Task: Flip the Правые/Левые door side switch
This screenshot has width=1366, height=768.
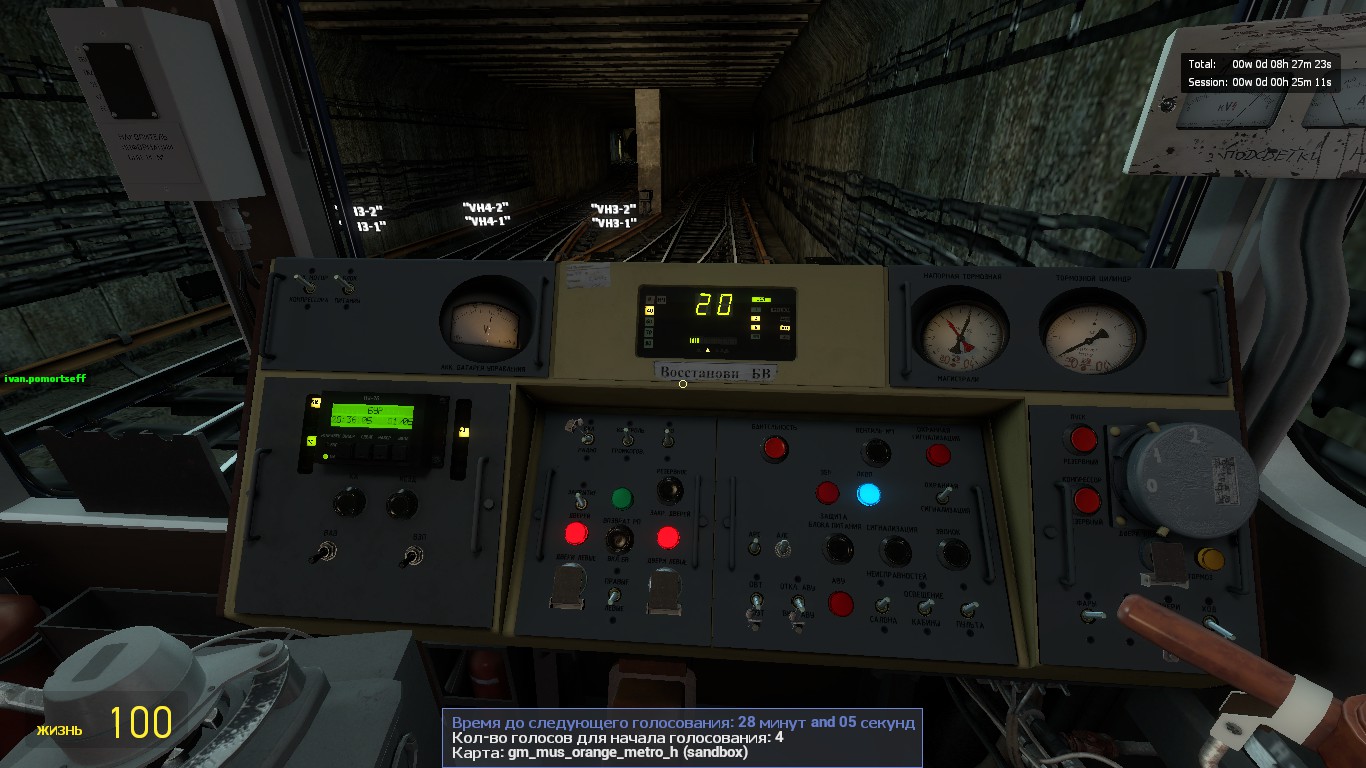Action: point(614,596)
